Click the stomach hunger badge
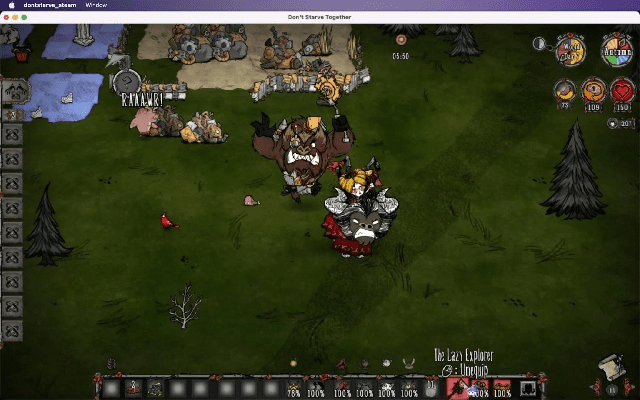Image resolution: width=640 pixels, height=400 pixels. (x=567, y=92)
